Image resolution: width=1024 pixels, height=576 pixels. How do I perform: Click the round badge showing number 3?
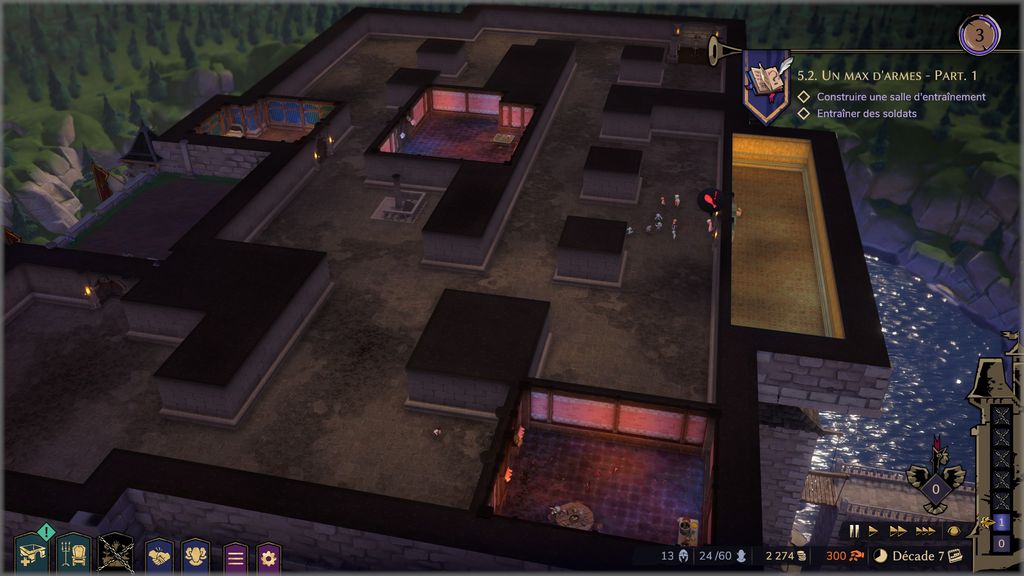coord(979,36)
